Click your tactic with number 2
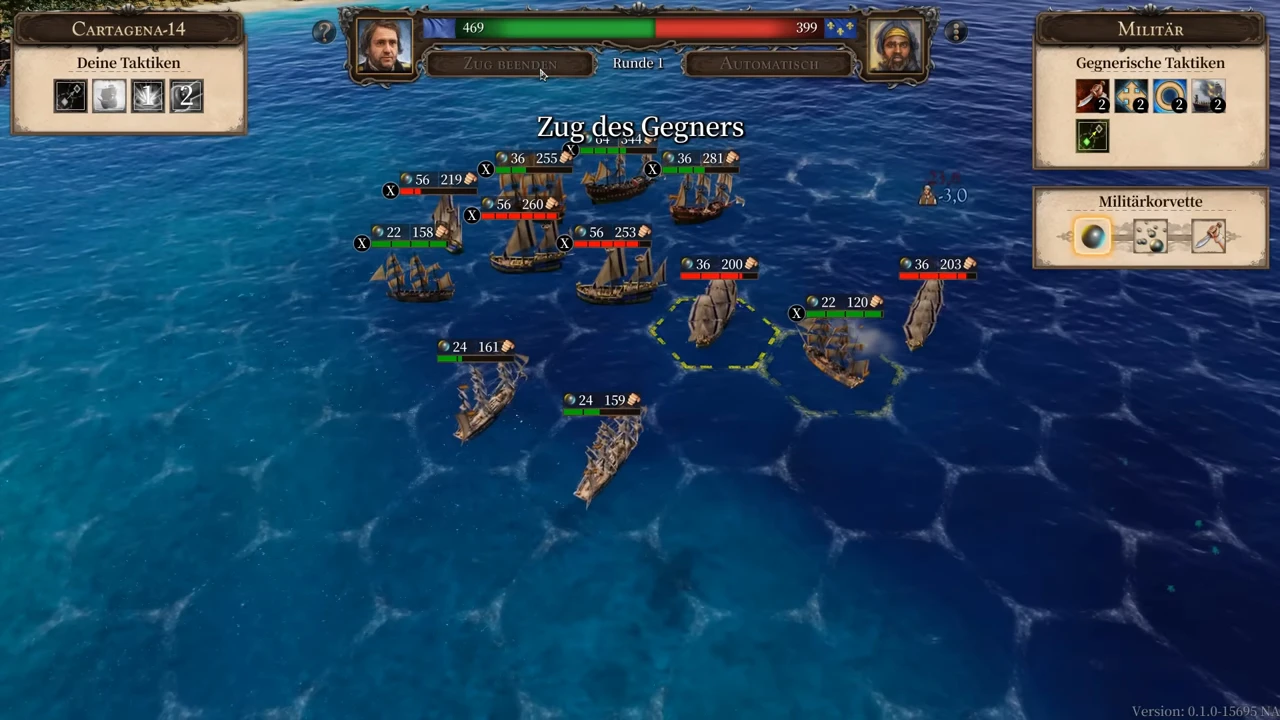Screen dimensions: 1280x720 tap(186, 96)
